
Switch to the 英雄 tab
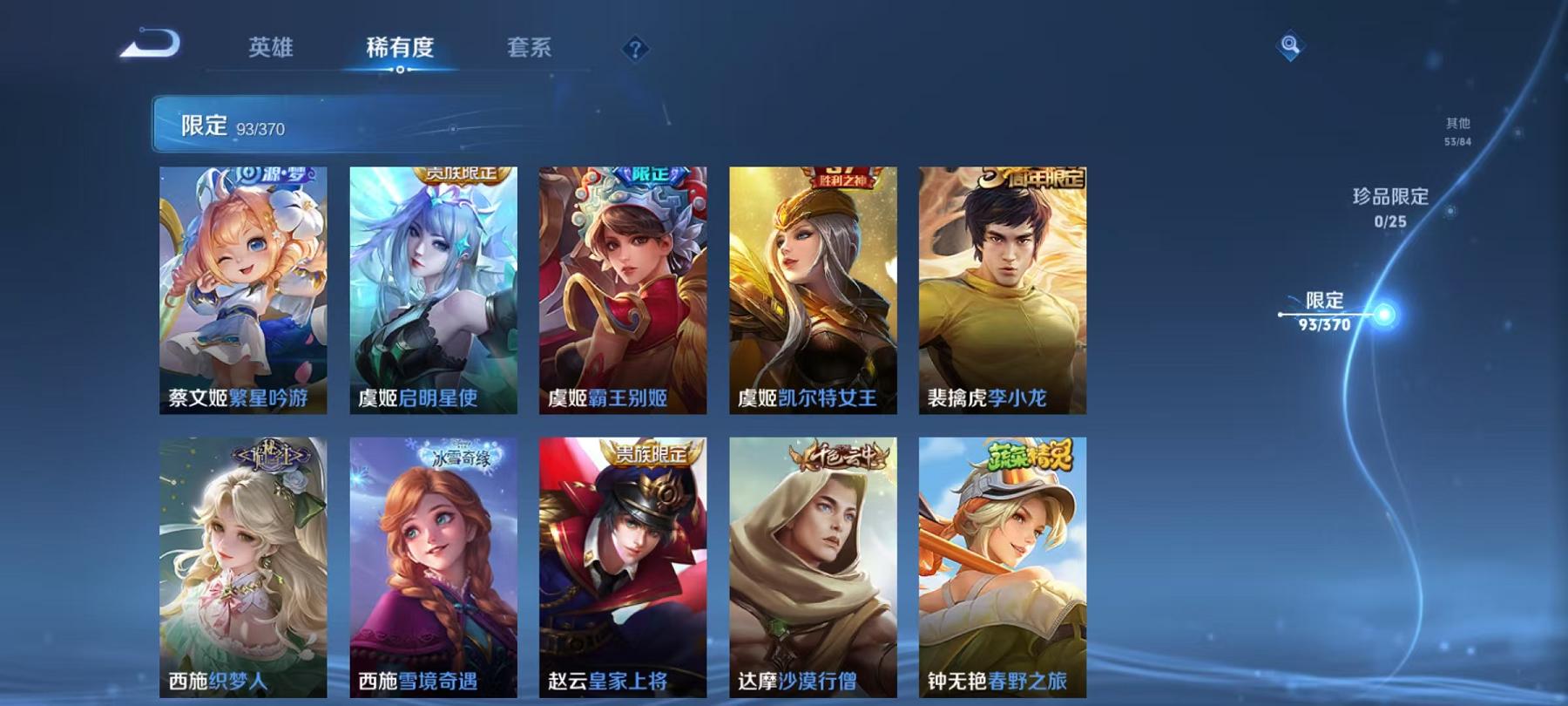271,50
